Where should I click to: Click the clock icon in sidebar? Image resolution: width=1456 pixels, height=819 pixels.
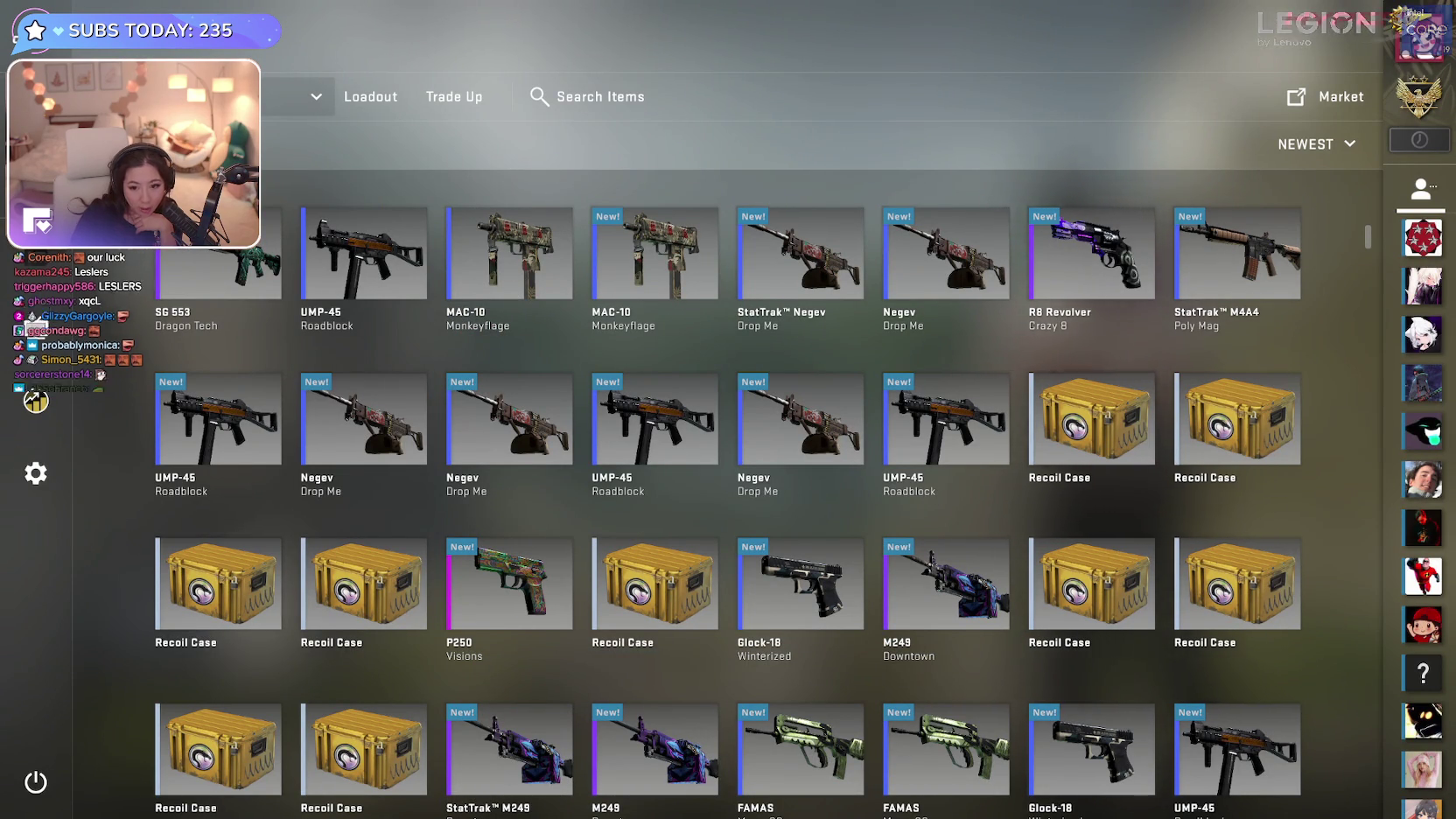click(1419, 140)
